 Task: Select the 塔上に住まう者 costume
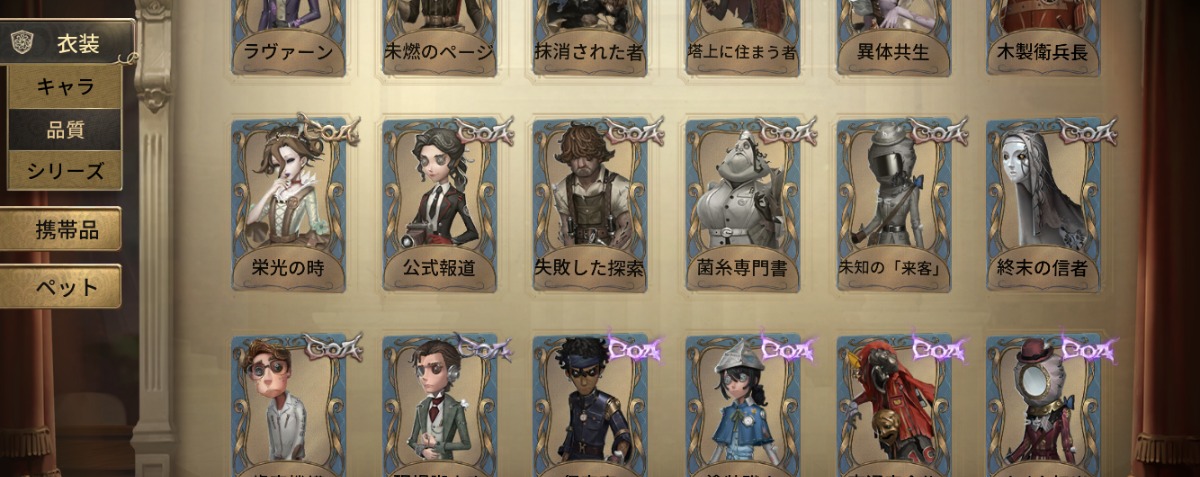pyautogui.click(x=742, y=35)
